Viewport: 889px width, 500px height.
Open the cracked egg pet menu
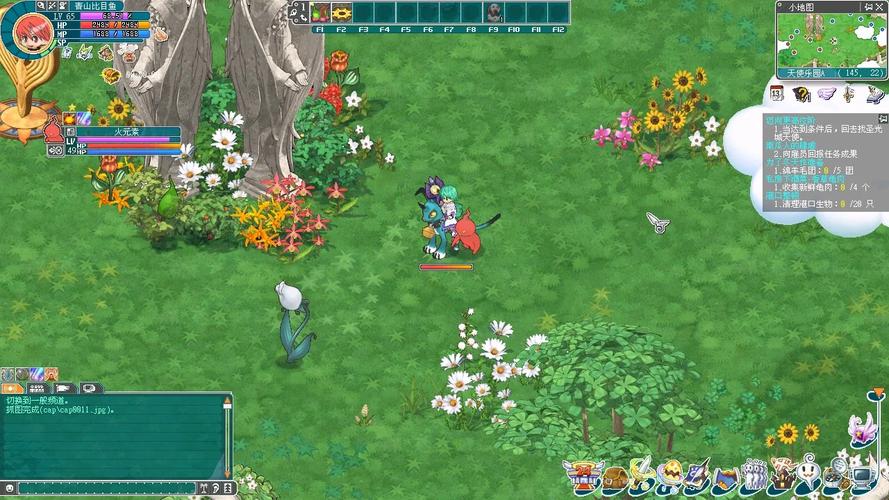[668, 475]
